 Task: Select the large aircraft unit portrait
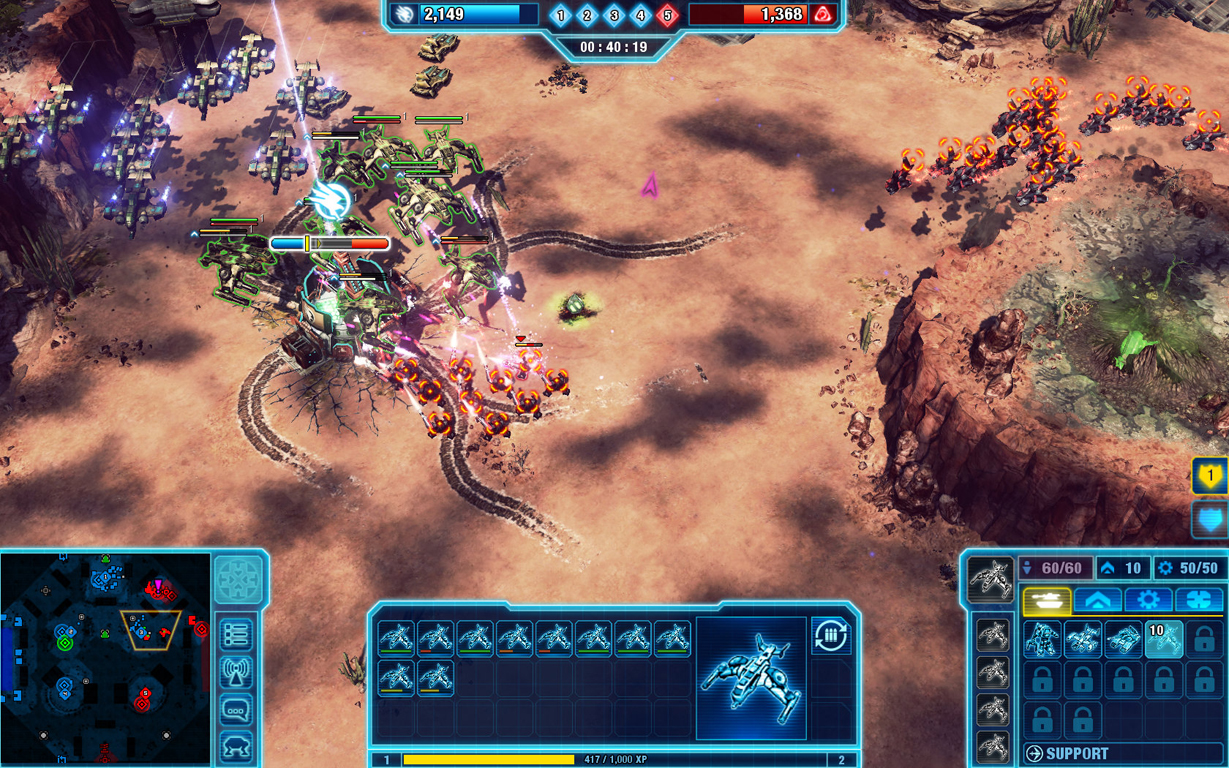751,677
